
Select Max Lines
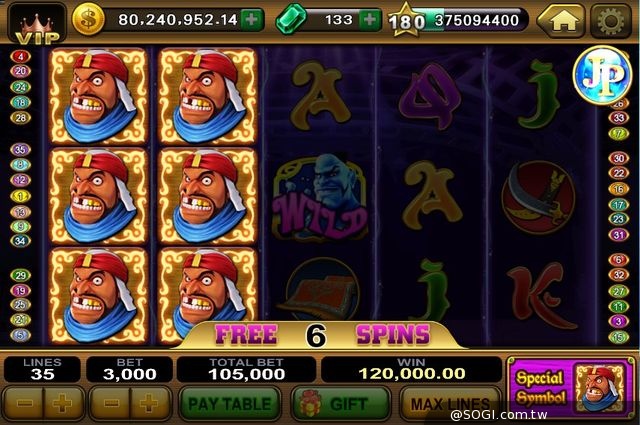(448, 404)
